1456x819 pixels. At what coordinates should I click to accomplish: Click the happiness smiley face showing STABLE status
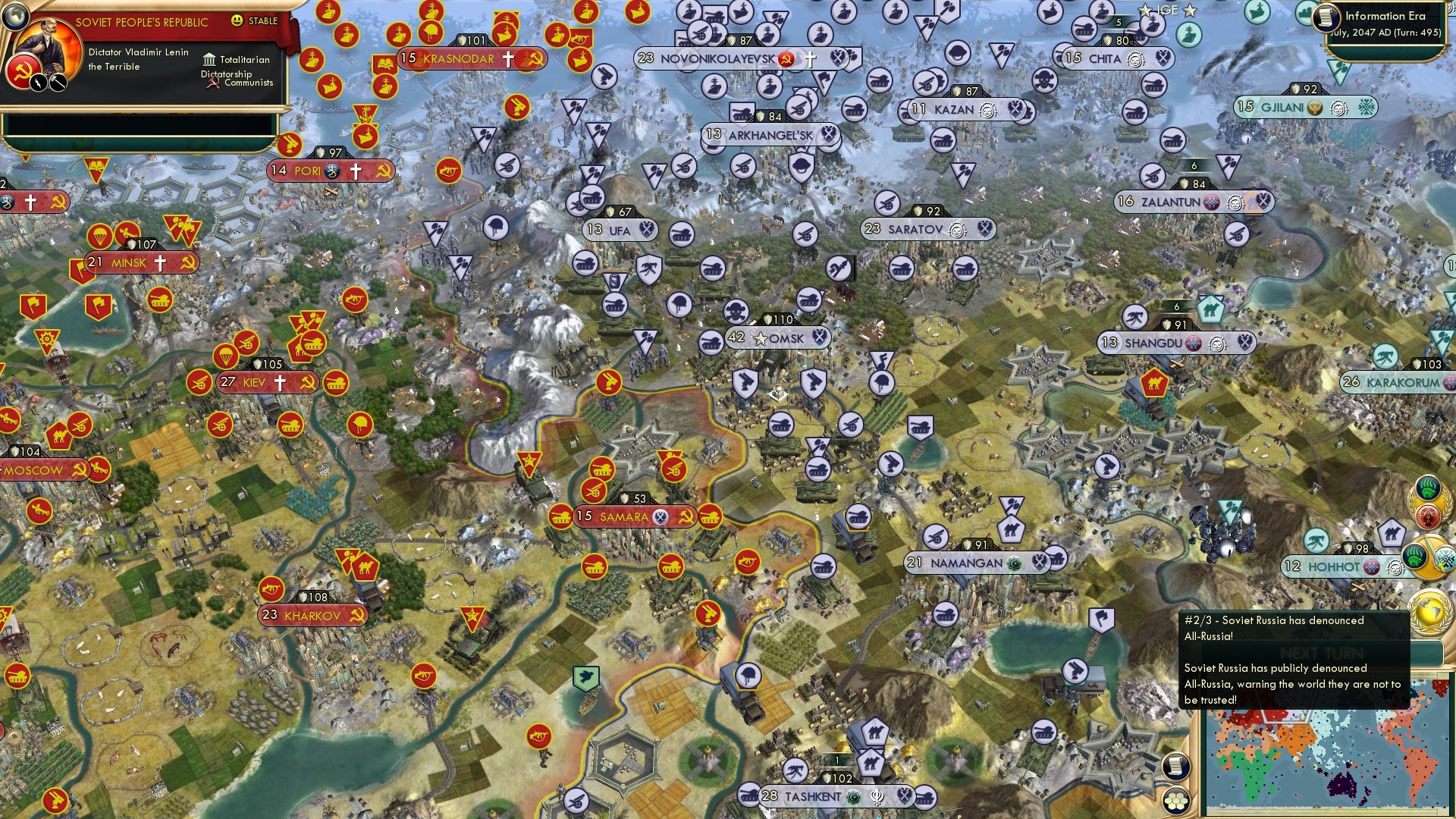coord(237,21)
